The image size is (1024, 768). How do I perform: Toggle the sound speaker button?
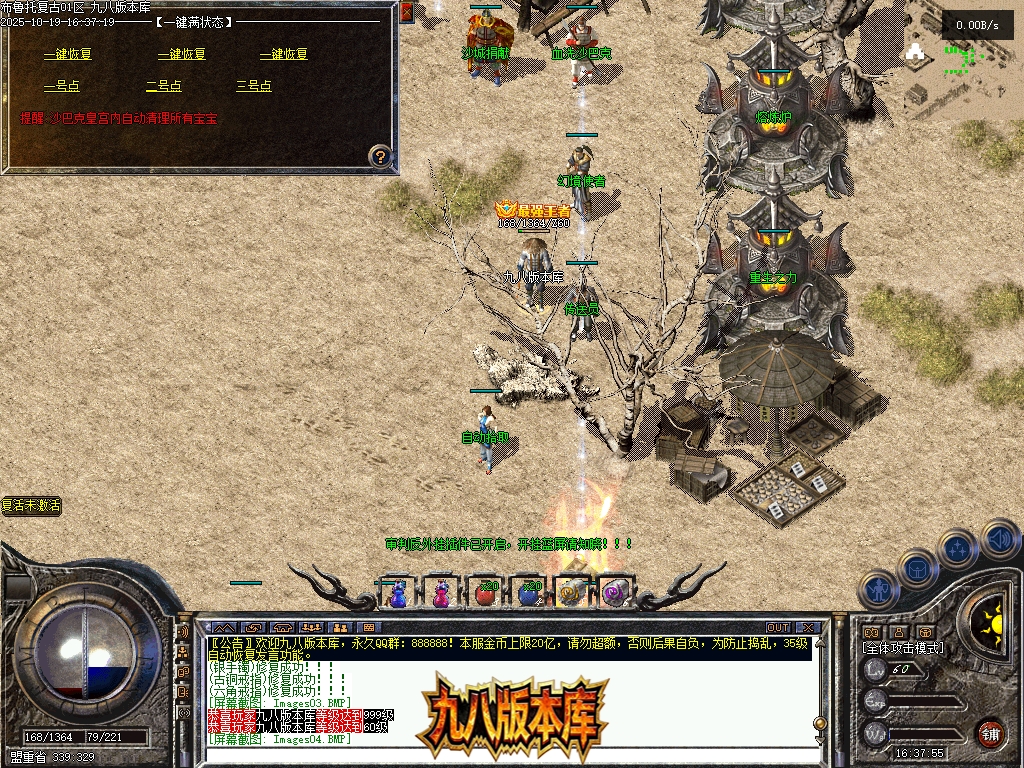999,538
